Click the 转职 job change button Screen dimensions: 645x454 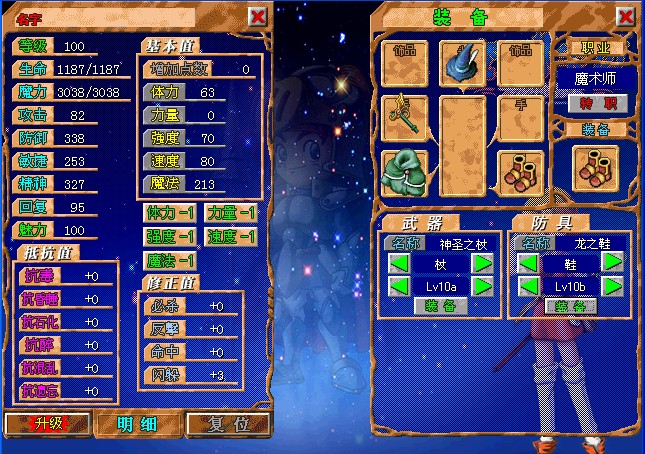598,103
